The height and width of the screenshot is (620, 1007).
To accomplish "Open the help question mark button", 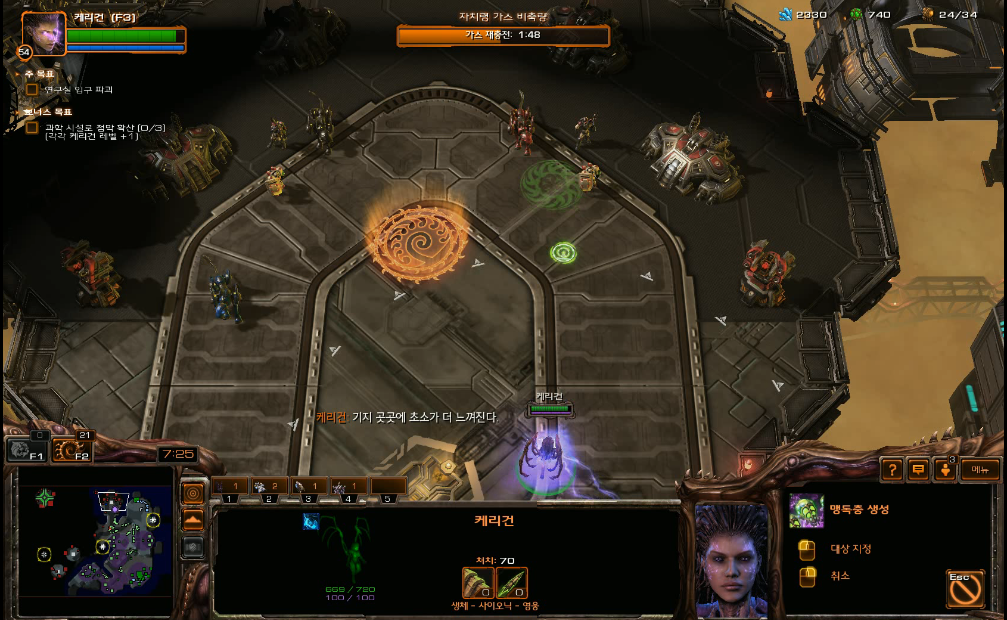I will click(892, 470).
